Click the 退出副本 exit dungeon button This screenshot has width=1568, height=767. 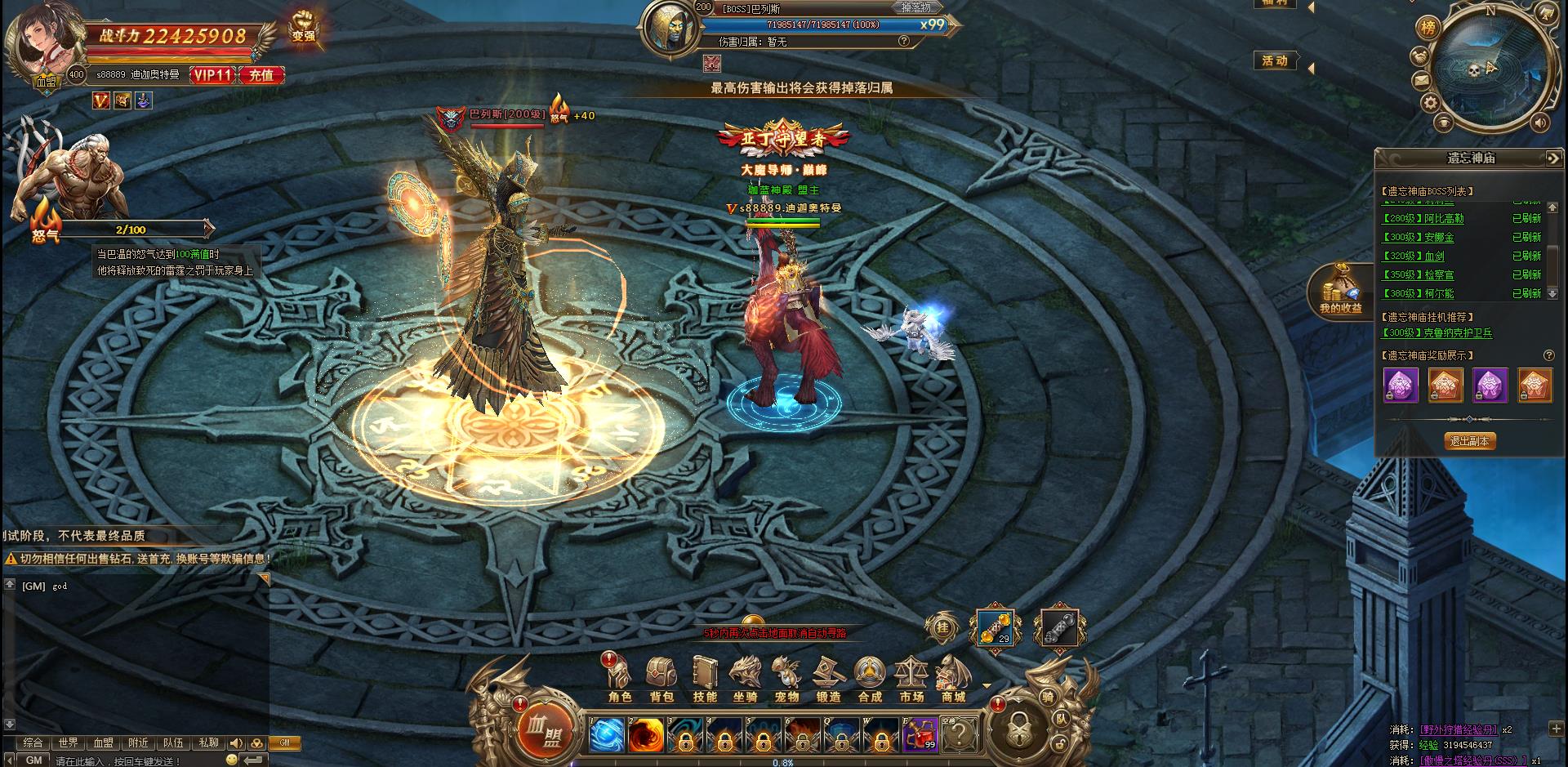(1469, 441)
